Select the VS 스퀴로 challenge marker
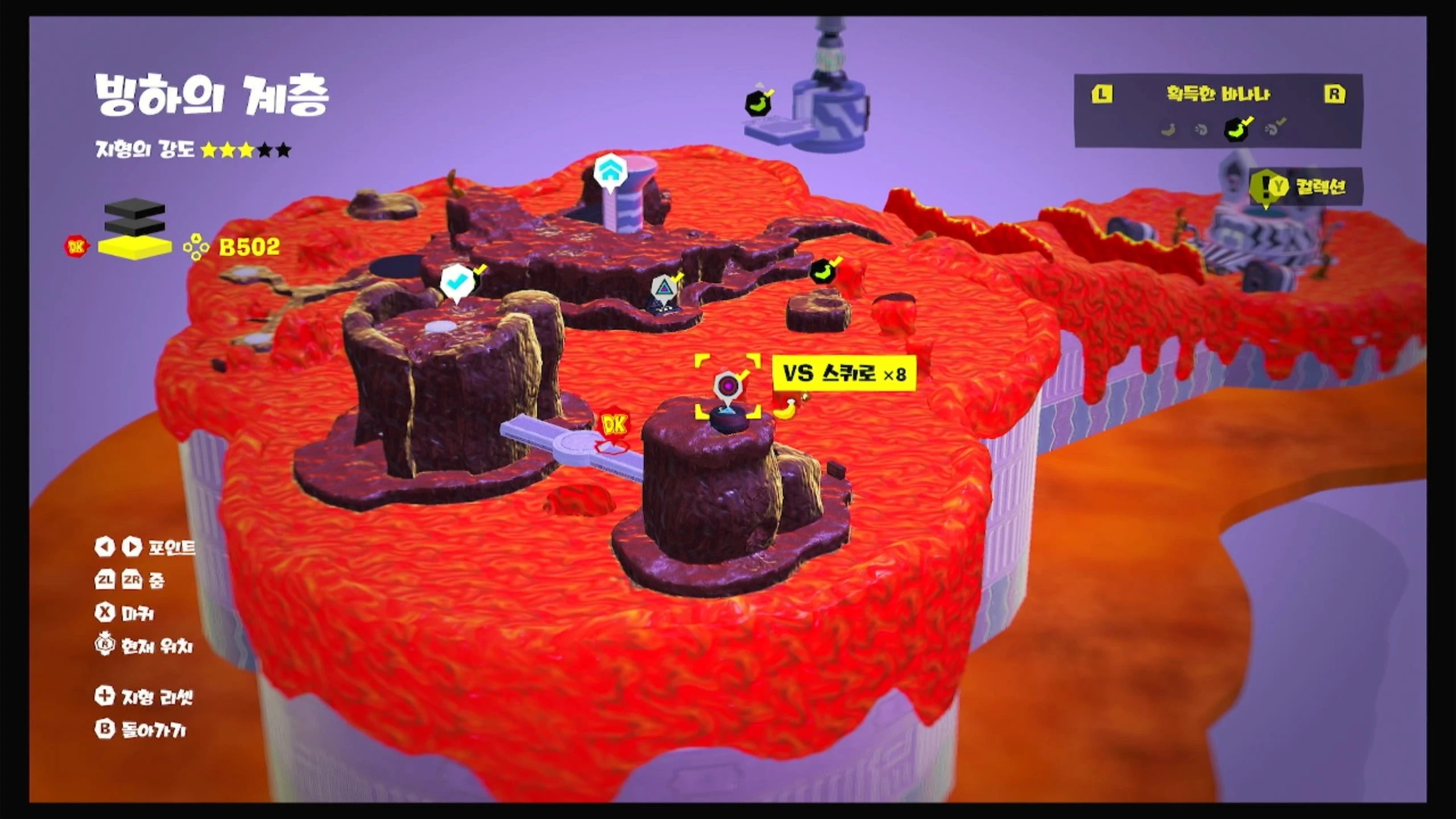Image resolution: width=1456 pixels, height=819 pixels. click(x=727, y=387)
